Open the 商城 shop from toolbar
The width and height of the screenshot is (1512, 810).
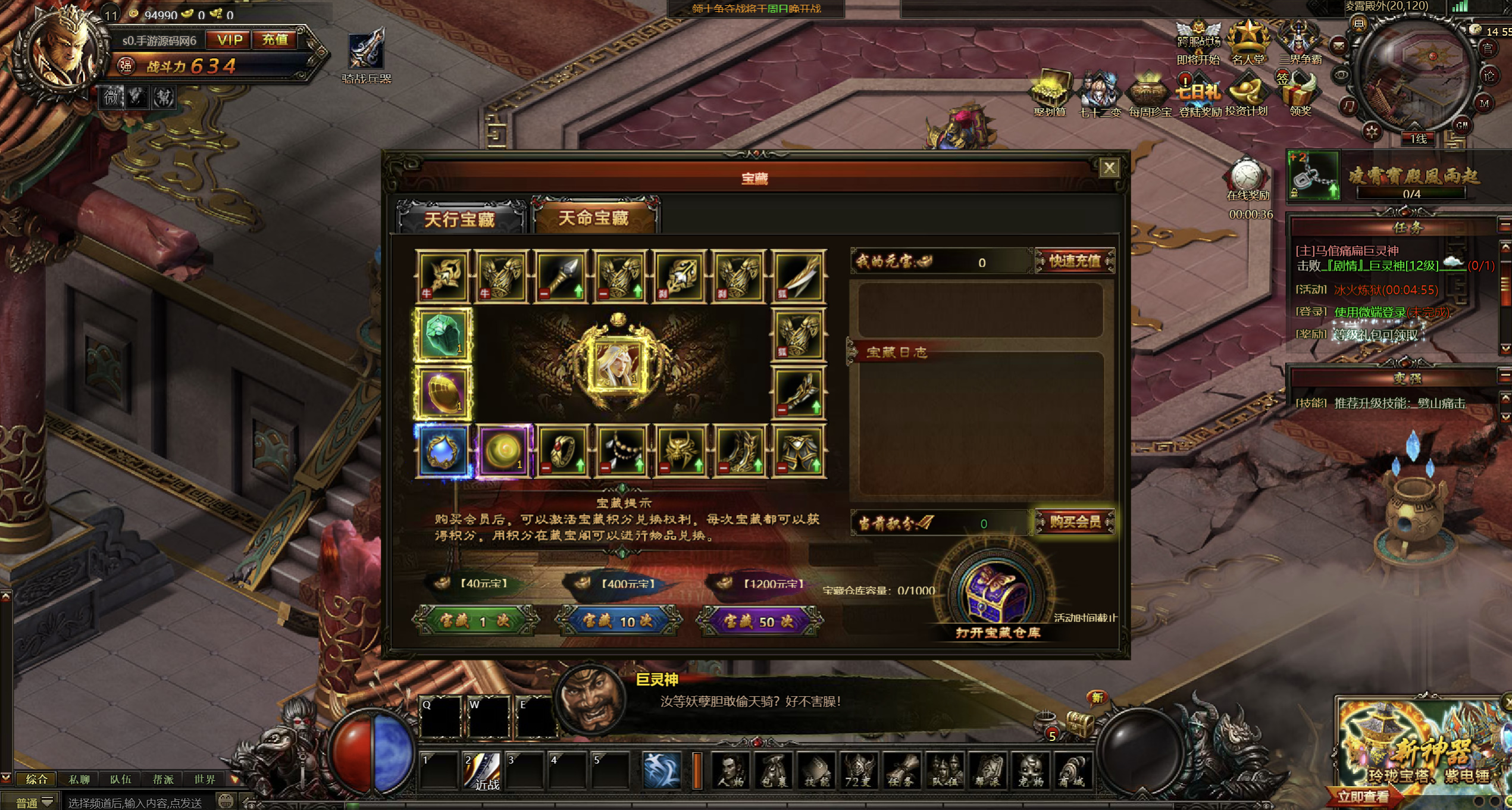tap(1073, 770)
